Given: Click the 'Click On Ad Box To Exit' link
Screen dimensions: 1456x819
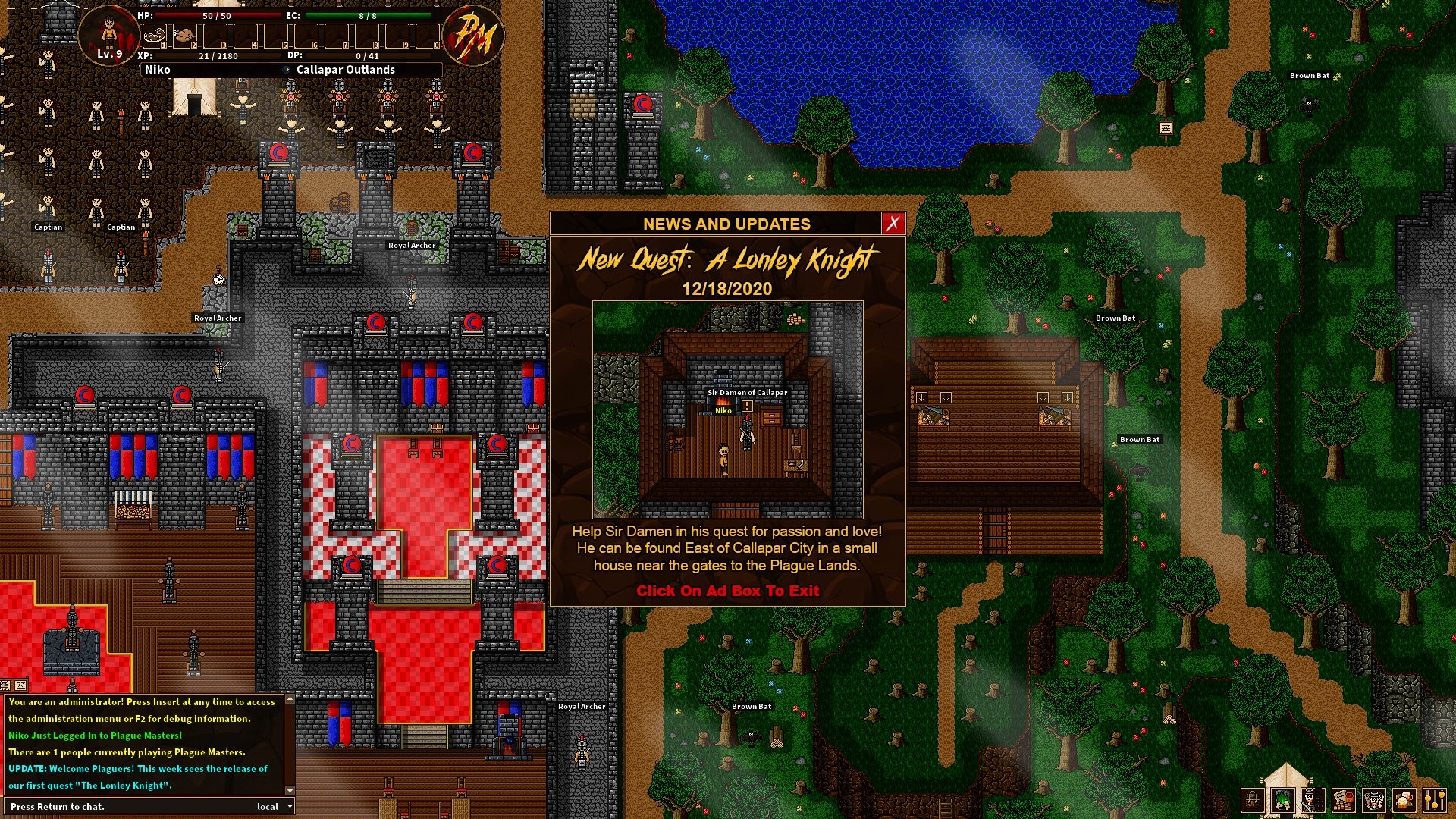Looking at the screenshot, I should point(730,591).
